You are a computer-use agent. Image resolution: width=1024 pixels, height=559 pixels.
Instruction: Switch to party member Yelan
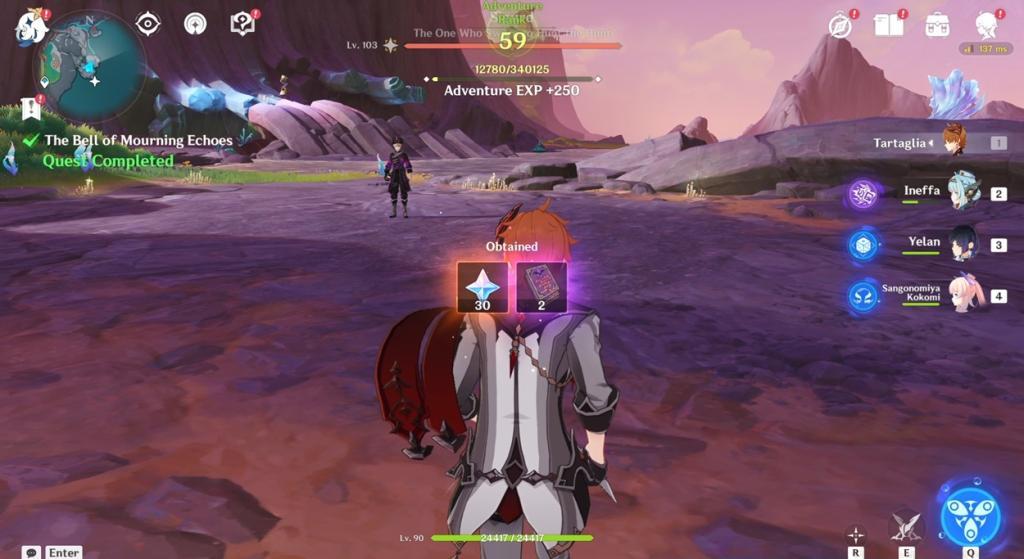coord(962,244)
